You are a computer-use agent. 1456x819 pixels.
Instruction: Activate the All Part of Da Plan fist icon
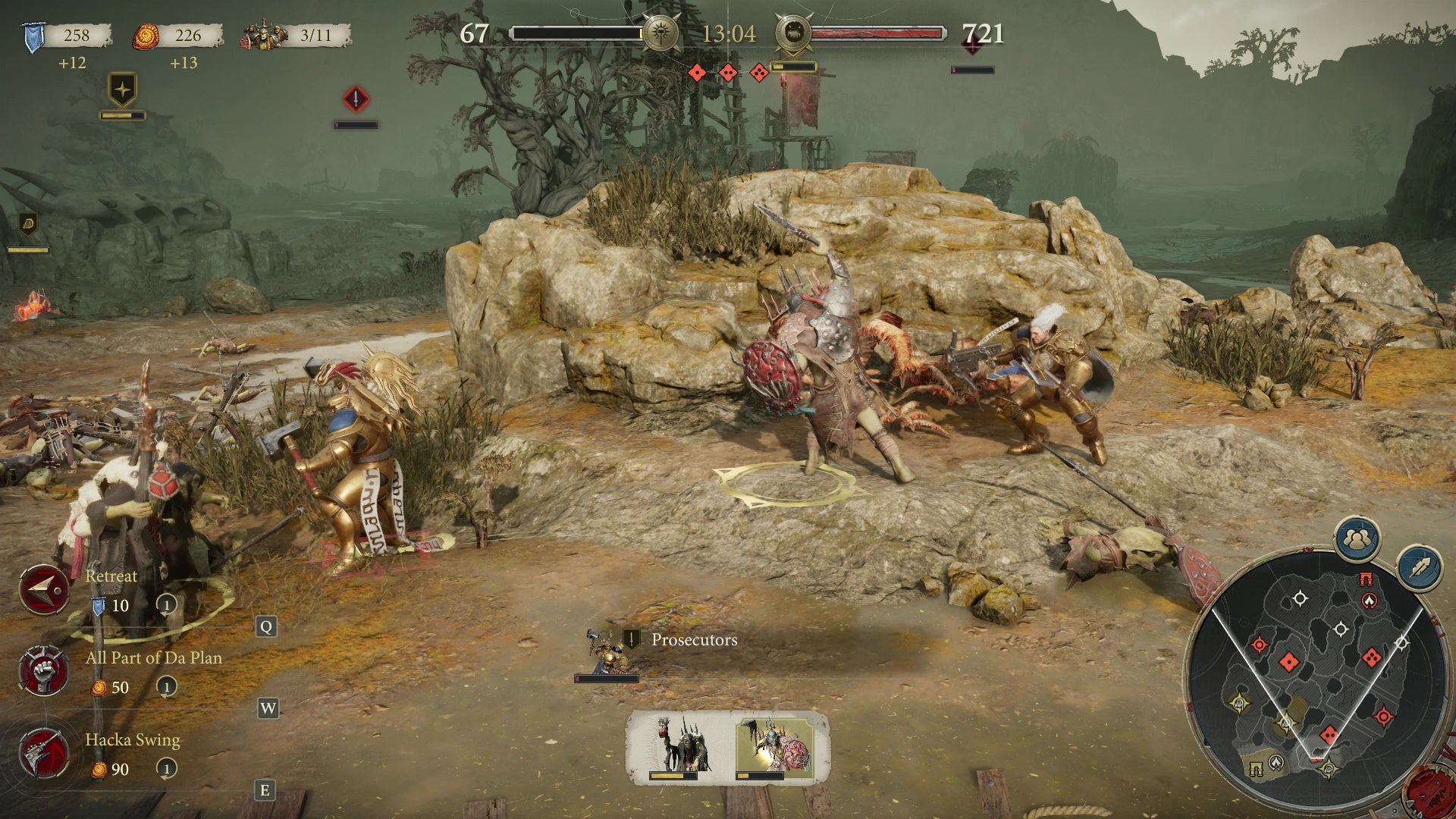43,670
